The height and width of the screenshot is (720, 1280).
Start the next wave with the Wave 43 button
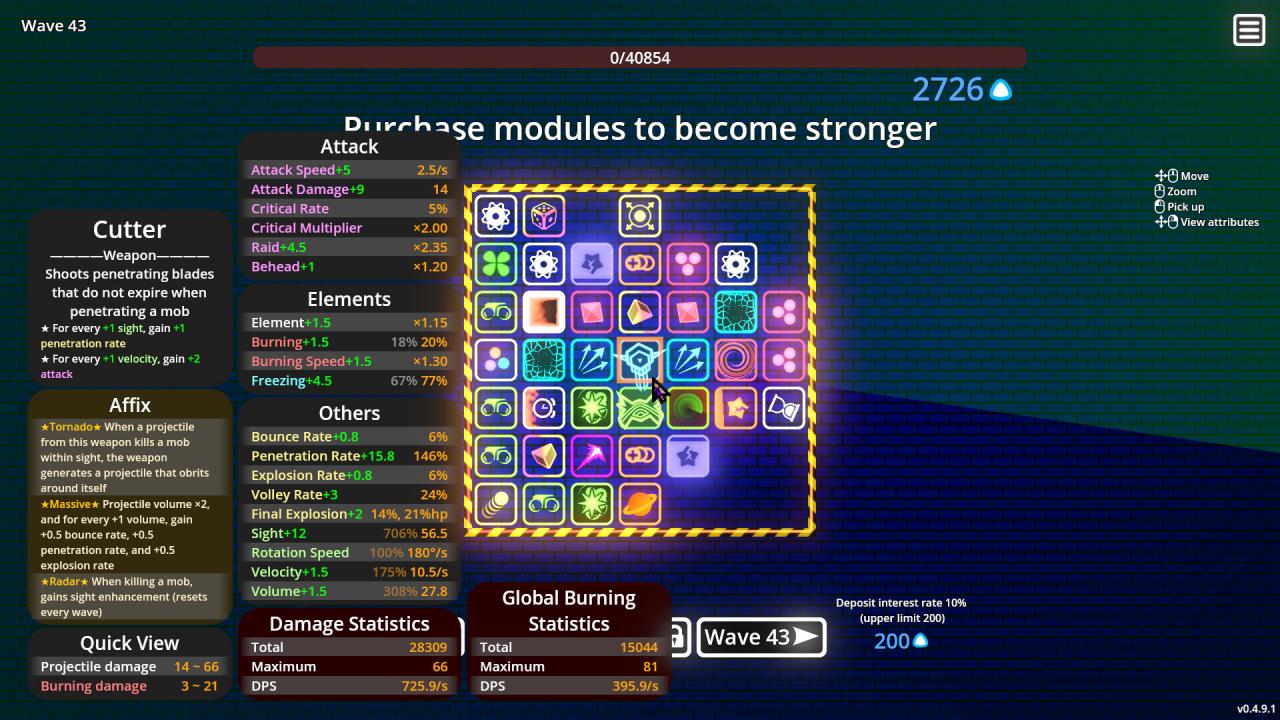761,636
